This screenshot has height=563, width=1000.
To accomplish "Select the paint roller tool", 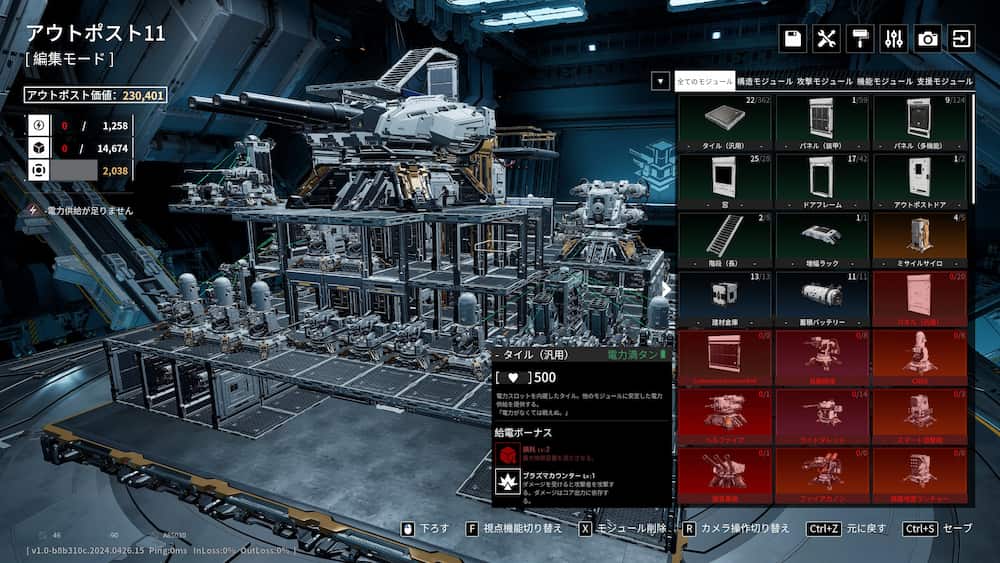I will tap(859, 39).
